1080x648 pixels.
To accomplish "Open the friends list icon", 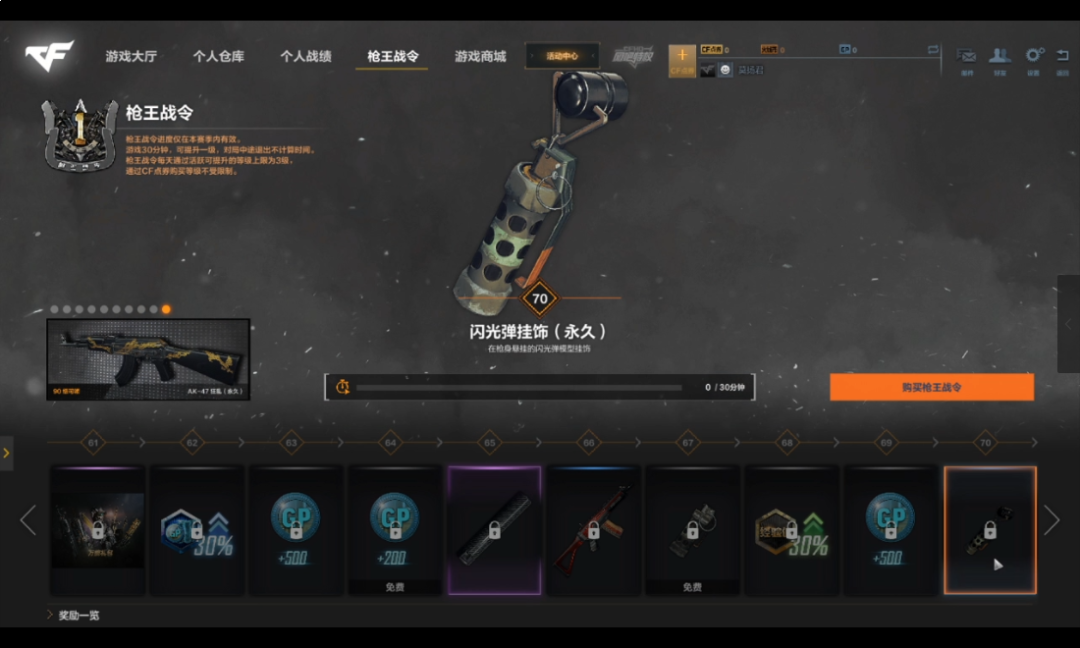I will click(999, 57).
